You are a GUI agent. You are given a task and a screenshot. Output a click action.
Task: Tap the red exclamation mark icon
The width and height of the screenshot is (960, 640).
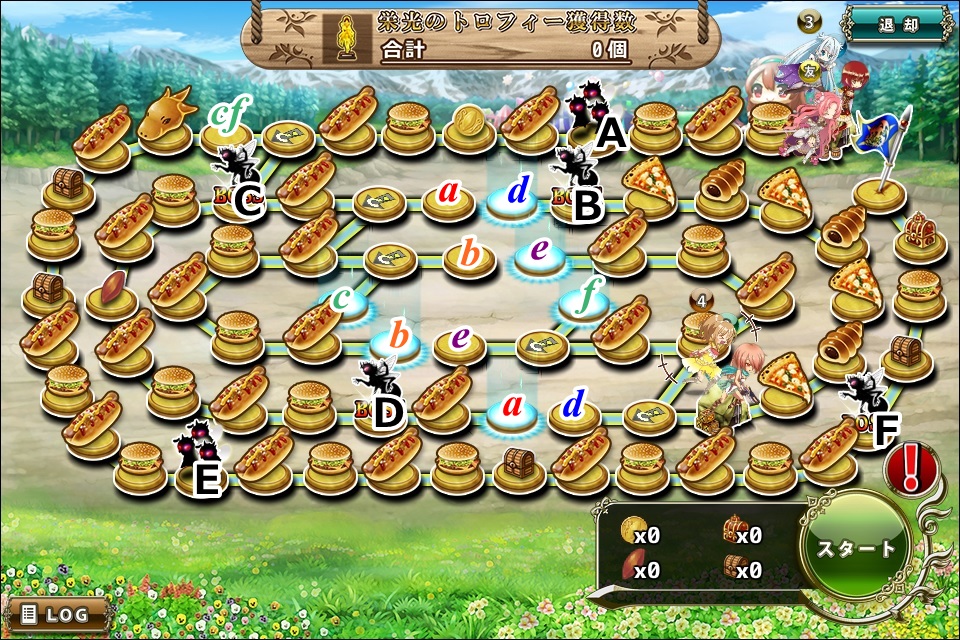pos(909,466)
